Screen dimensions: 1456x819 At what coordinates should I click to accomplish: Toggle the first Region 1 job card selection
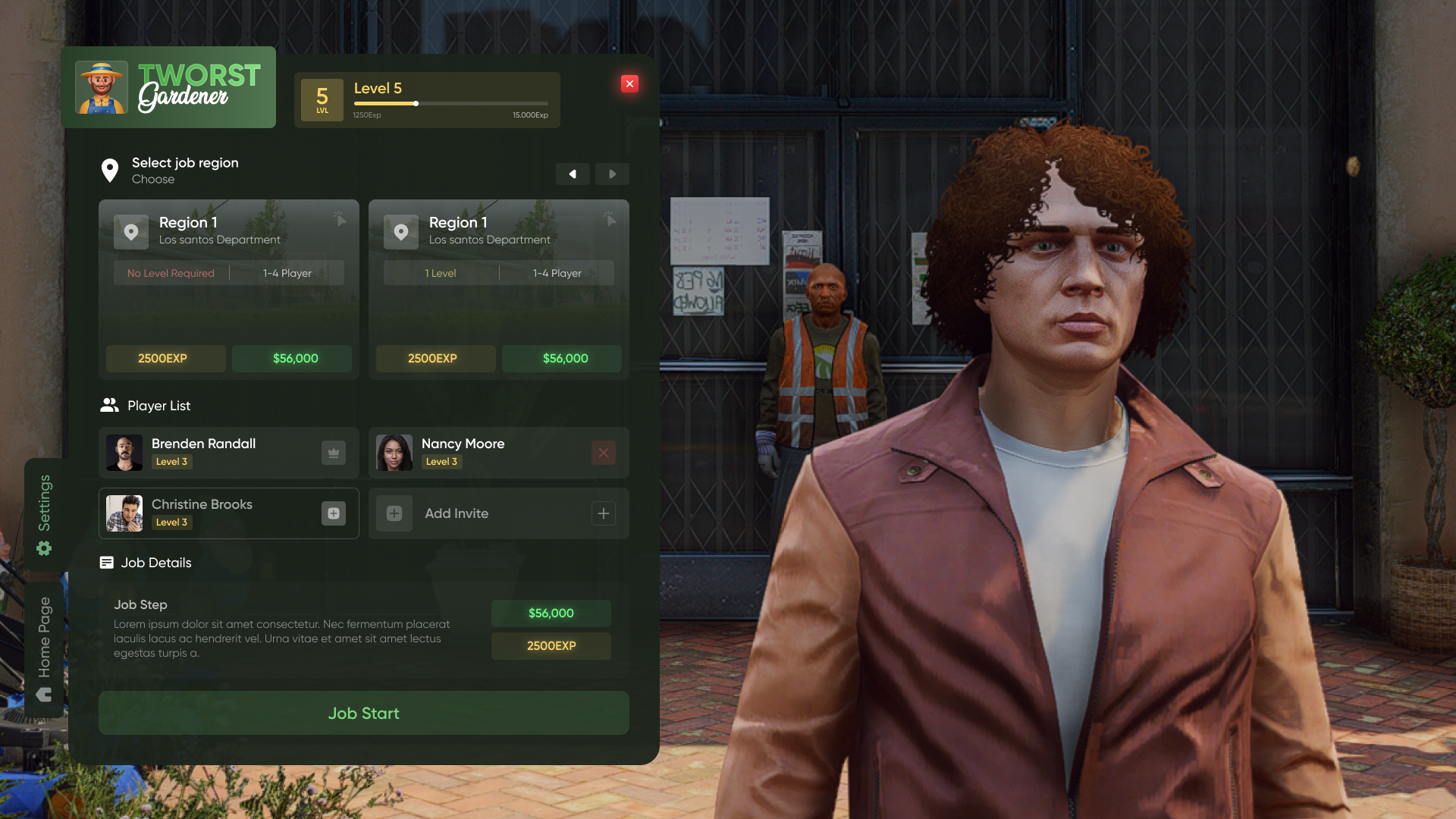click(x=228, y=290)
